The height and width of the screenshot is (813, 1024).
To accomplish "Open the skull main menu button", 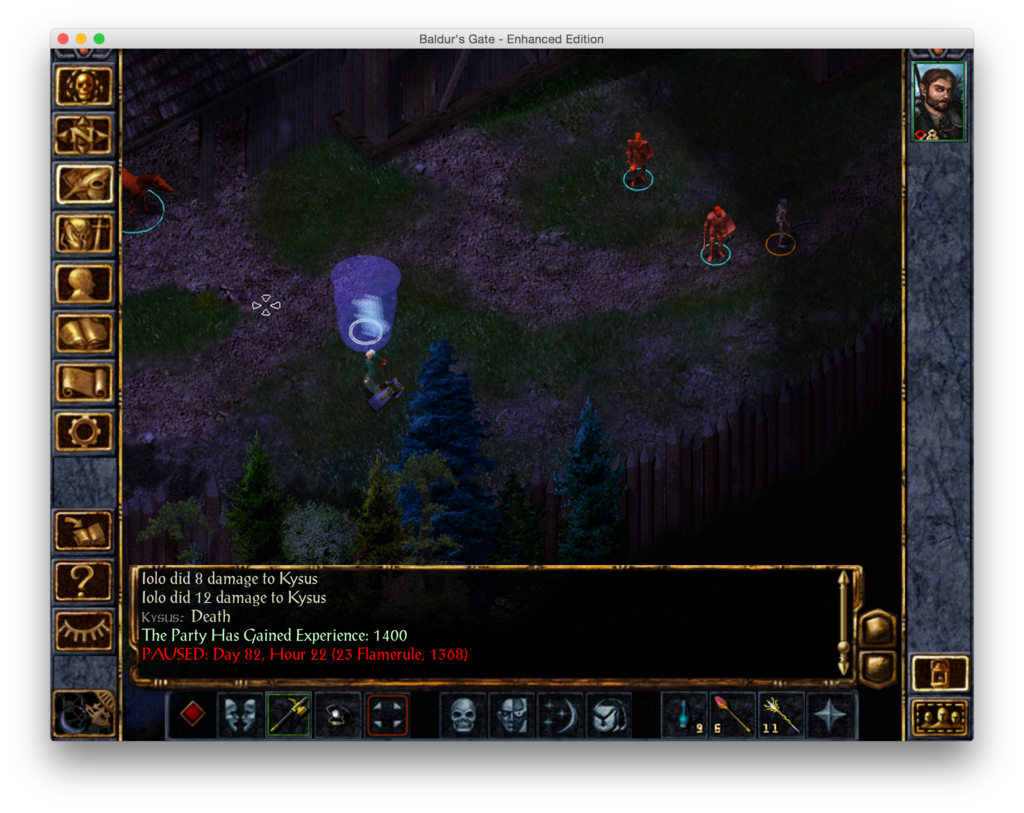I will 83,87.
